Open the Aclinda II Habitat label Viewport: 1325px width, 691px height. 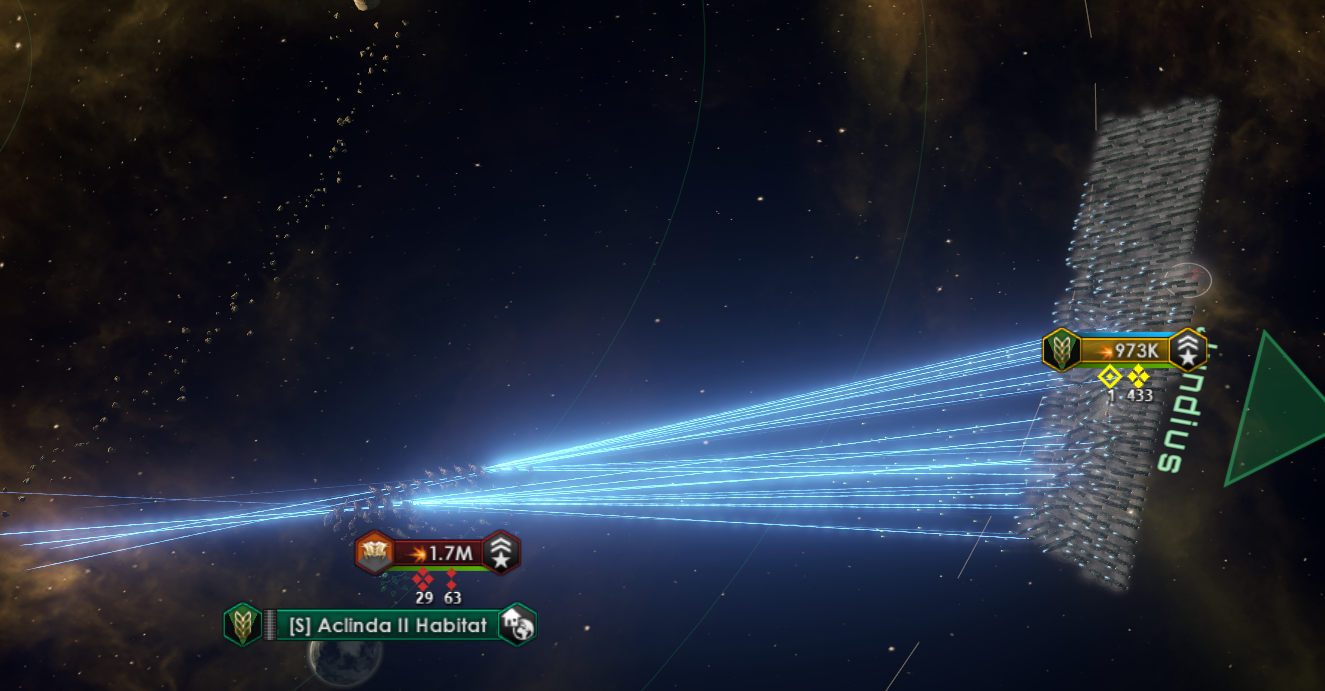[387, 626]
